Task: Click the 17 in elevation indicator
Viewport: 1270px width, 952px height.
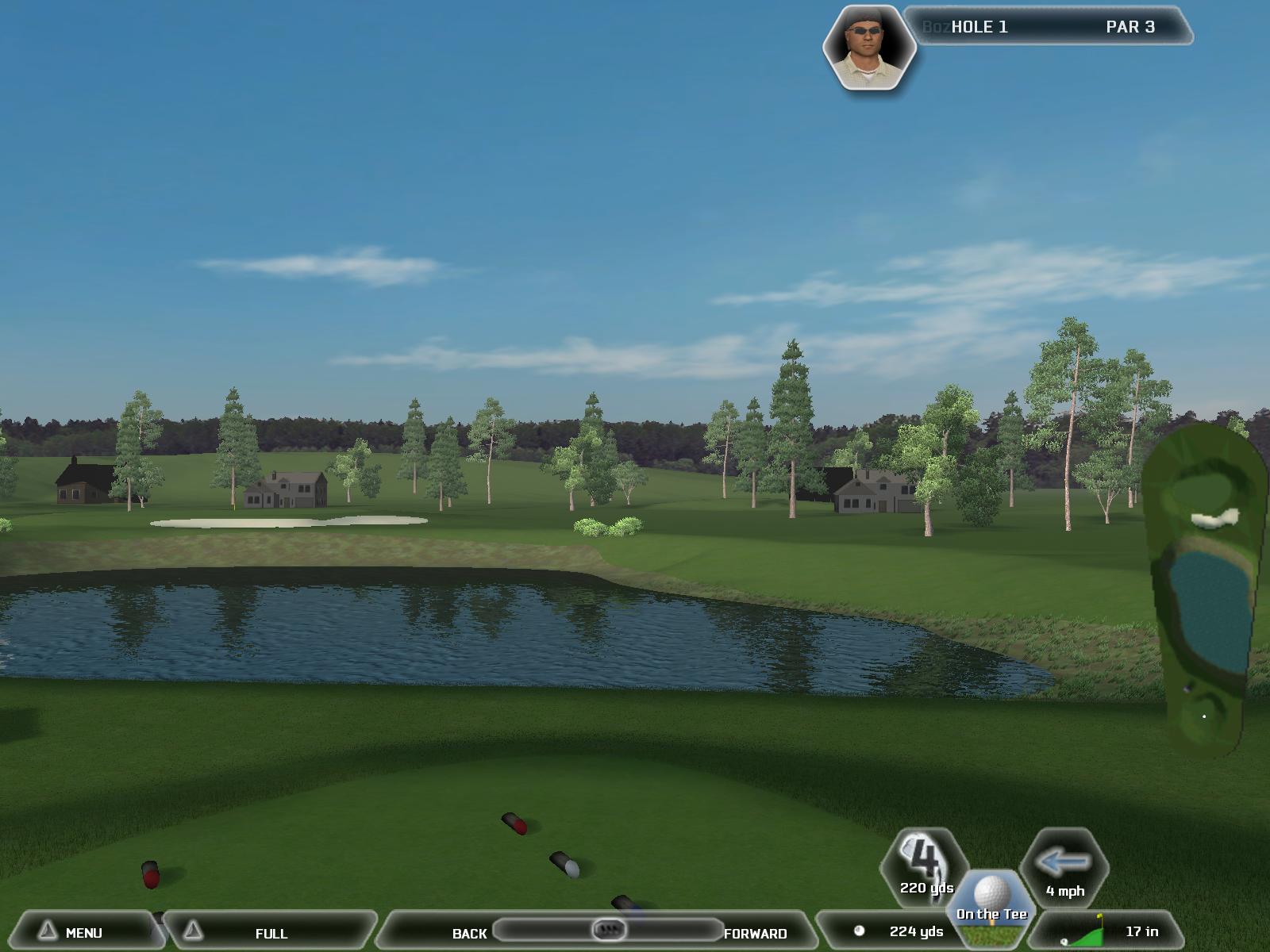Action: pos(1111,931)
